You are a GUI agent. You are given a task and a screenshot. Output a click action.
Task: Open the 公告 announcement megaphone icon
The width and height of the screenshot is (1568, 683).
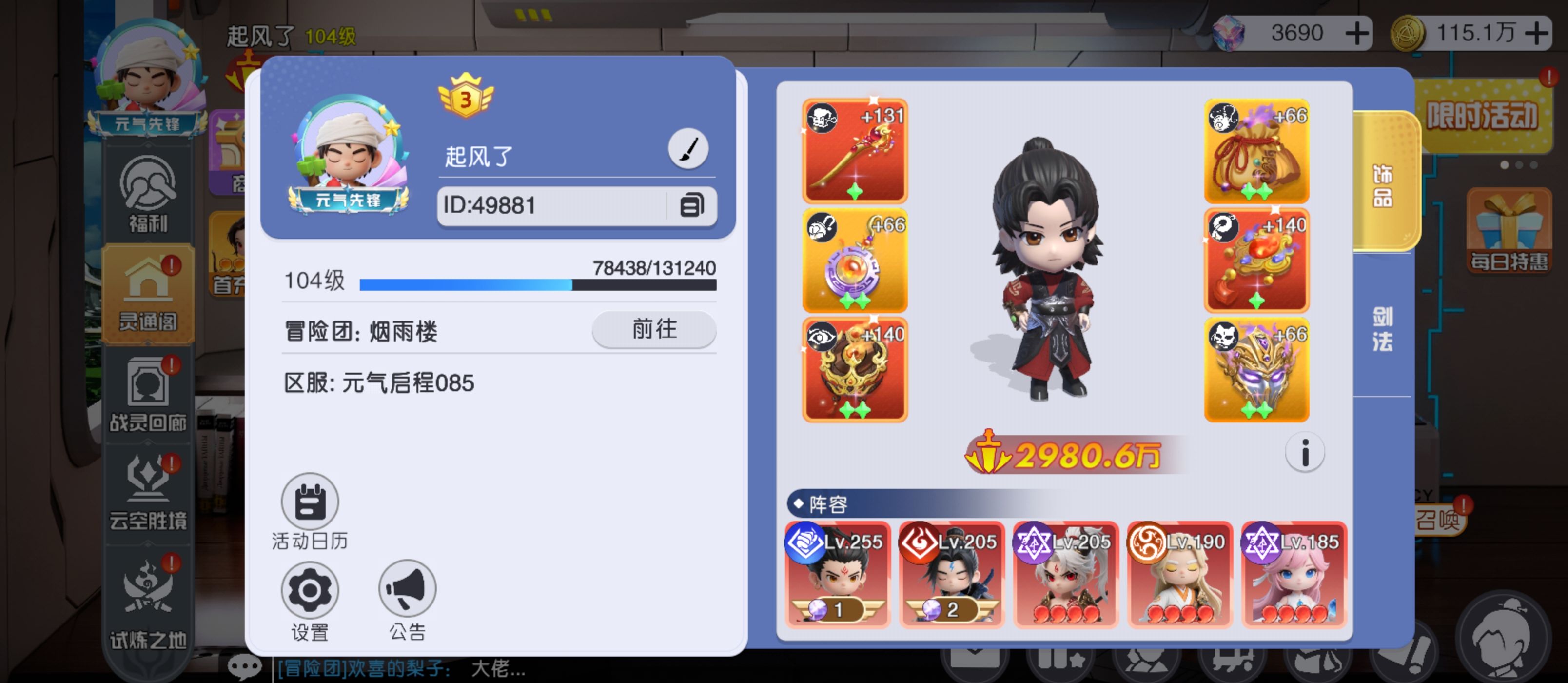coord(407,589)
